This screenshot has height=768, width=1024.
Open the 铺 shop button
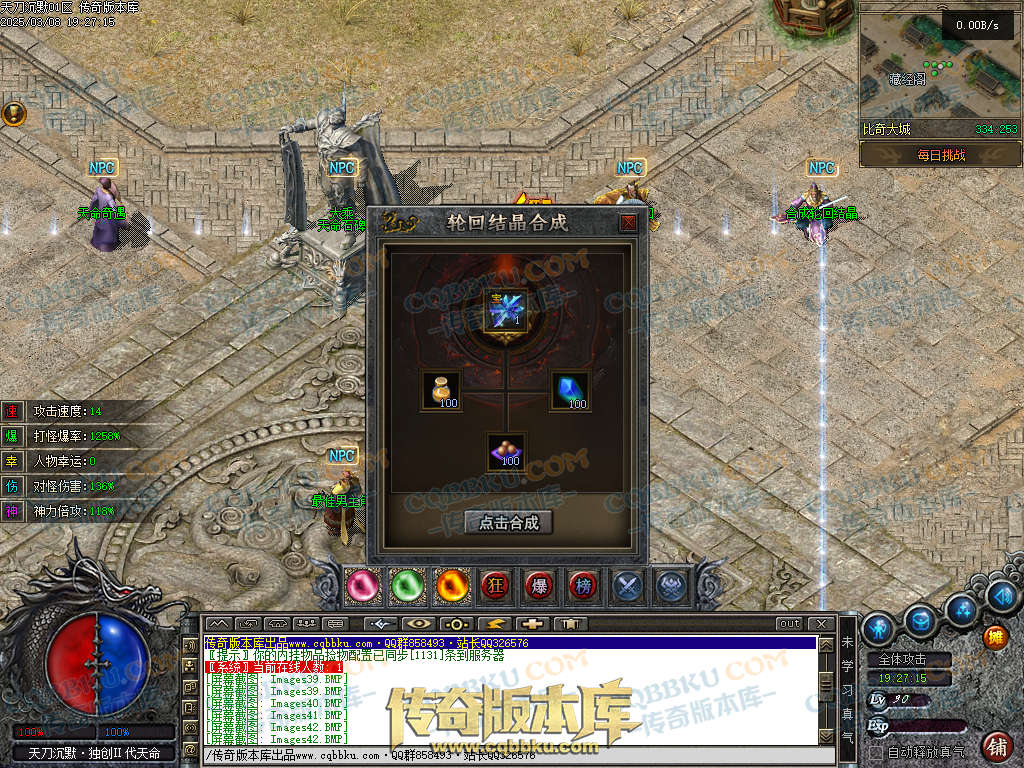996,745
